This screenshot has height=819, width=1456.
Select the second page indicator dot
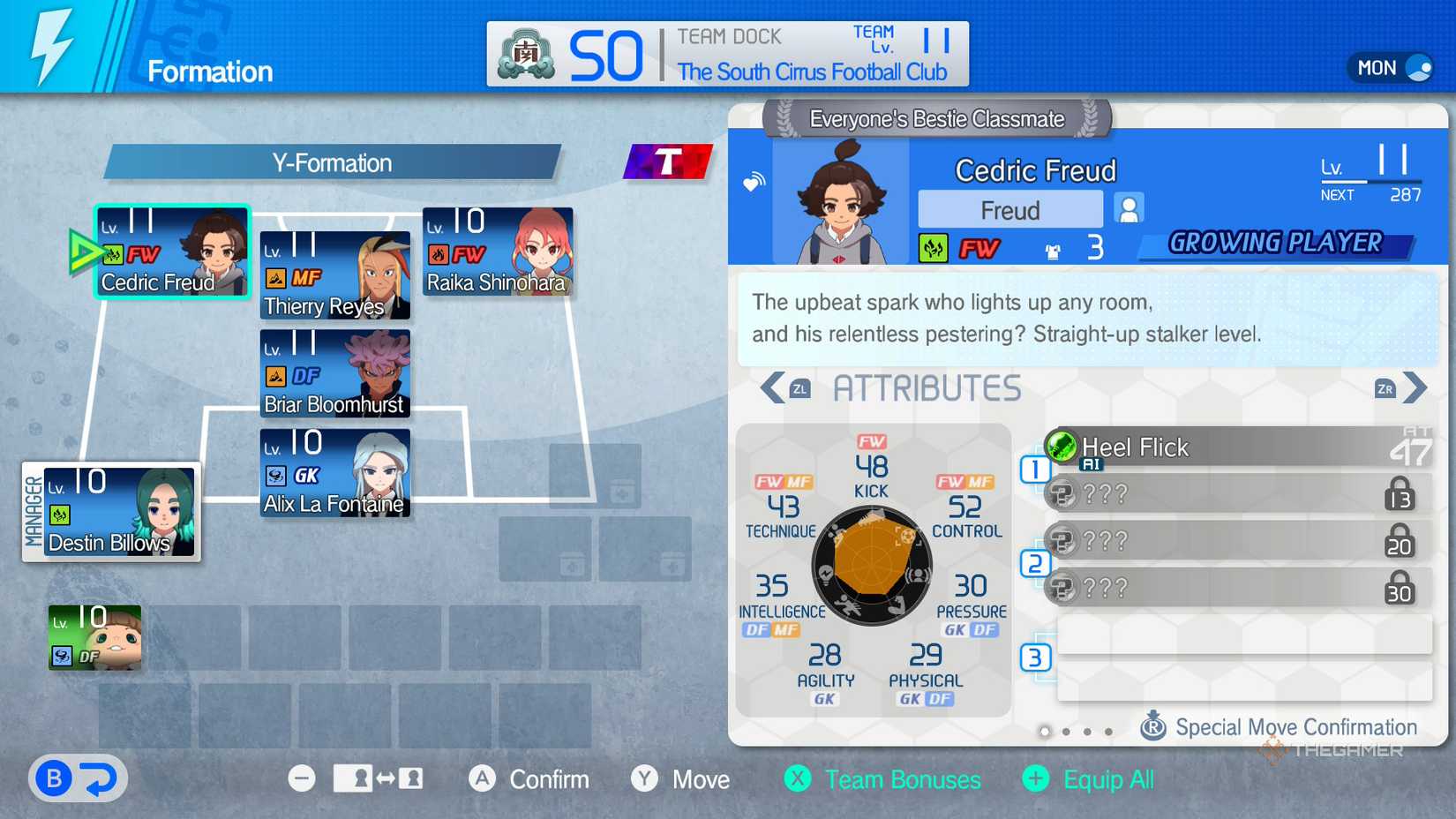click(x=1067, y=732)
